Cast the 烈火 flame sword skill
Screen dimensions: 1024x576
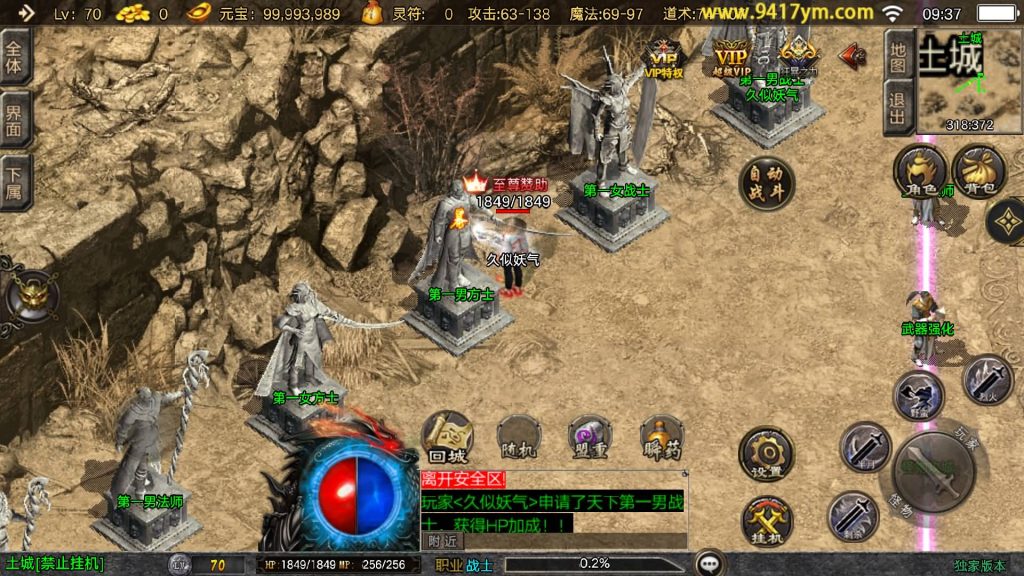[x=987, y=380]
